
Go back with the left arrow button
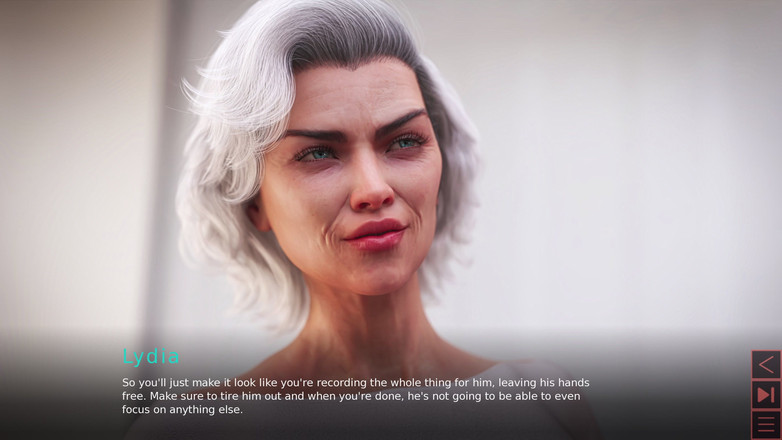point(766,364)
